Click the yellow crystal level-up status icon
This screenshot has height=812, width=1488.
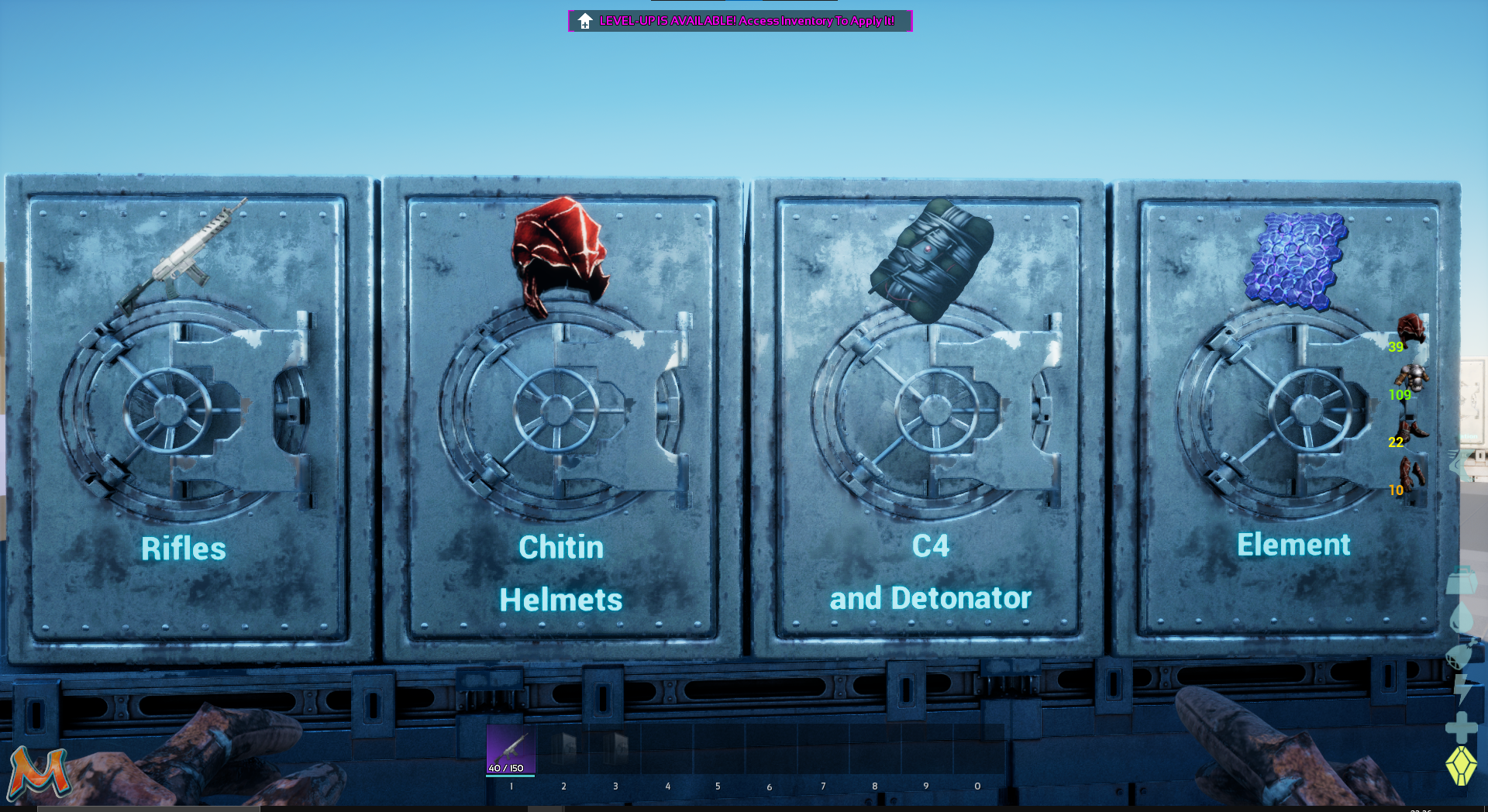tap(1461, 766)
